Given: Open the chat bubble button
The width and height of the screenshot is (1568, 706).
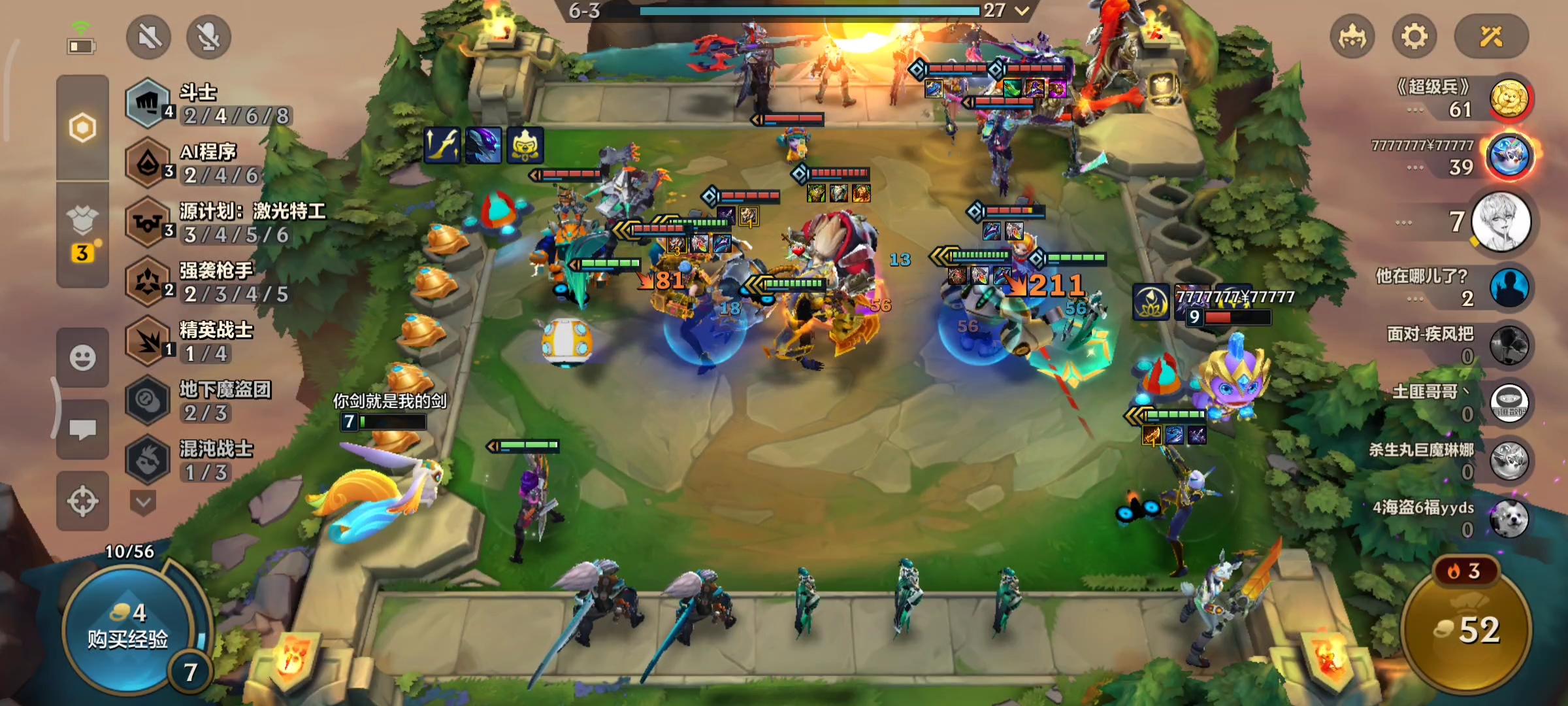Looking at the screenshot, I should (82, 429).
